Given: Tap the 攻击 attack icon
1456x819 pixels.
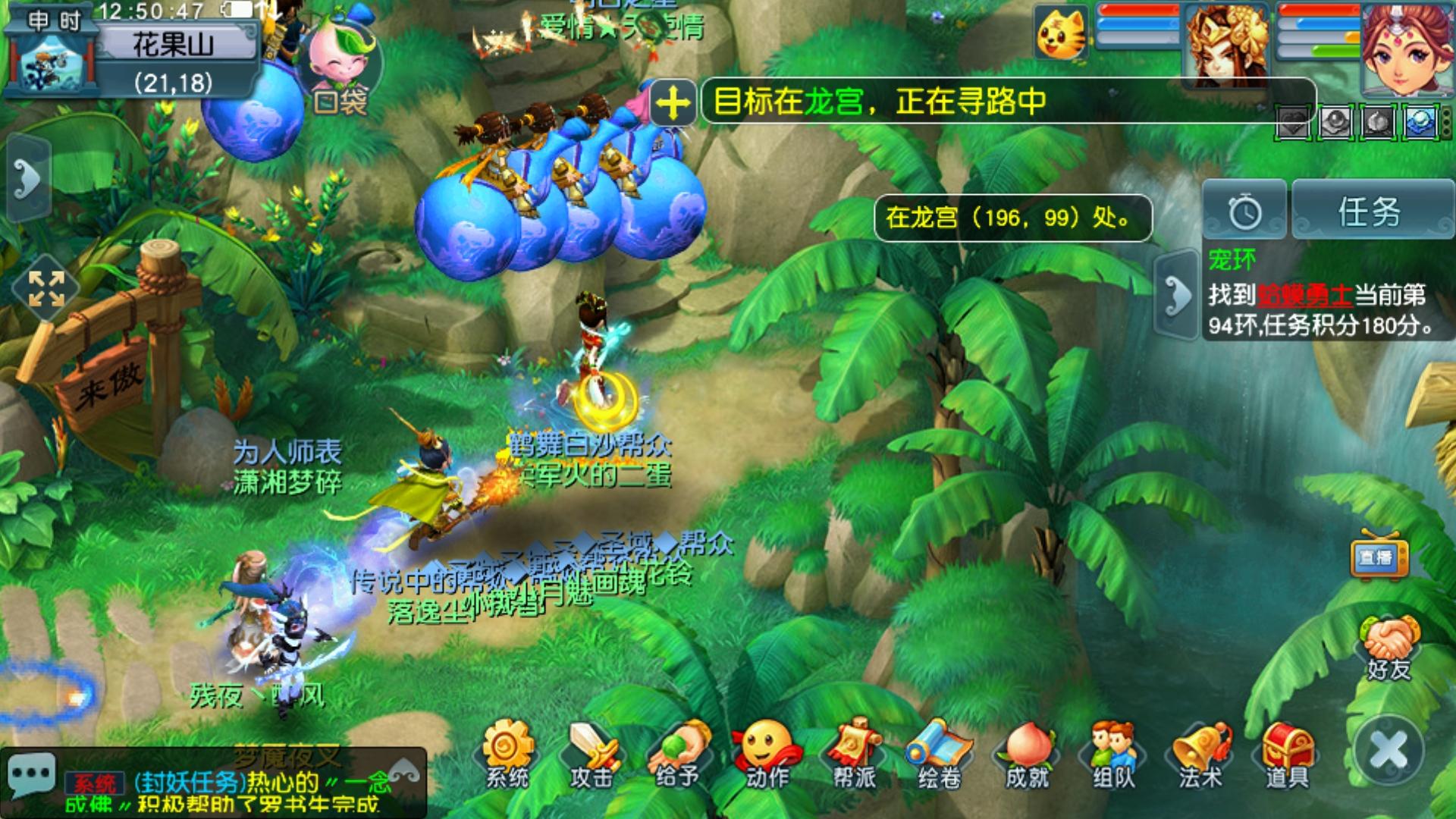Looking at the screenshot, I should click(591, 754).
